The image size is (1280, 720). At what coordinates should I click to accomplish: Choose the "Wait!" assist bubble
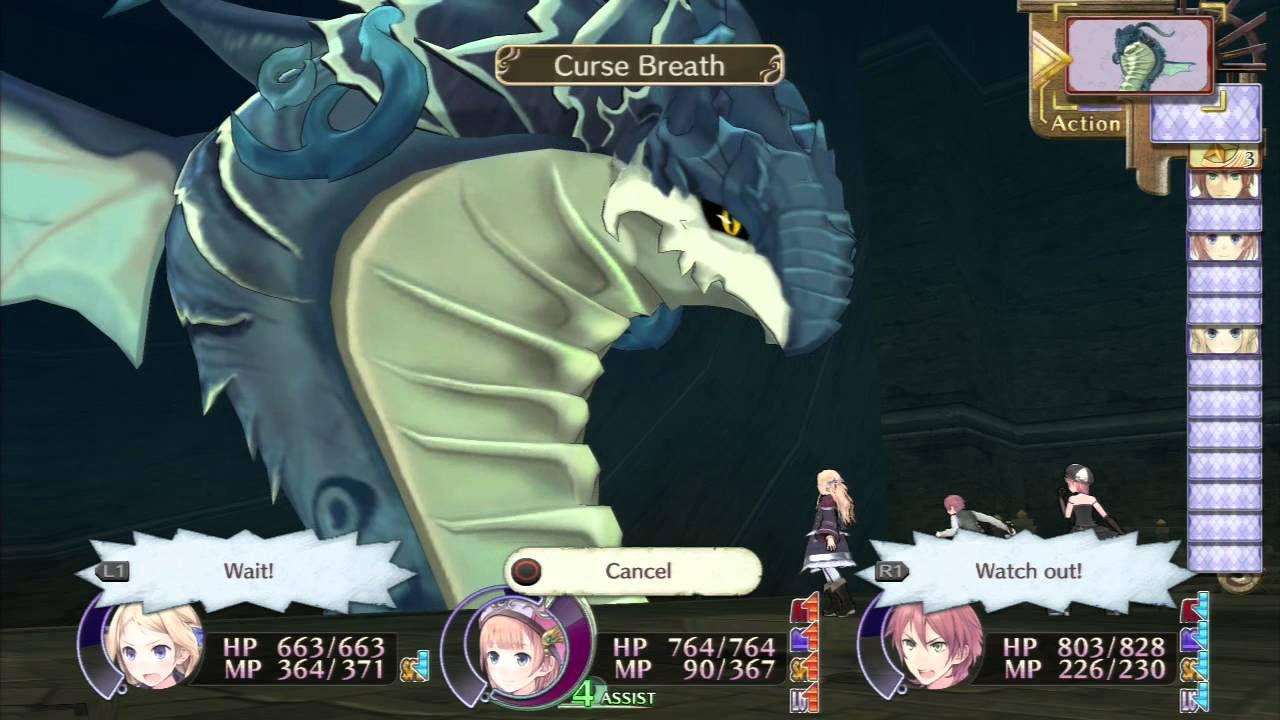coord(250,571)
